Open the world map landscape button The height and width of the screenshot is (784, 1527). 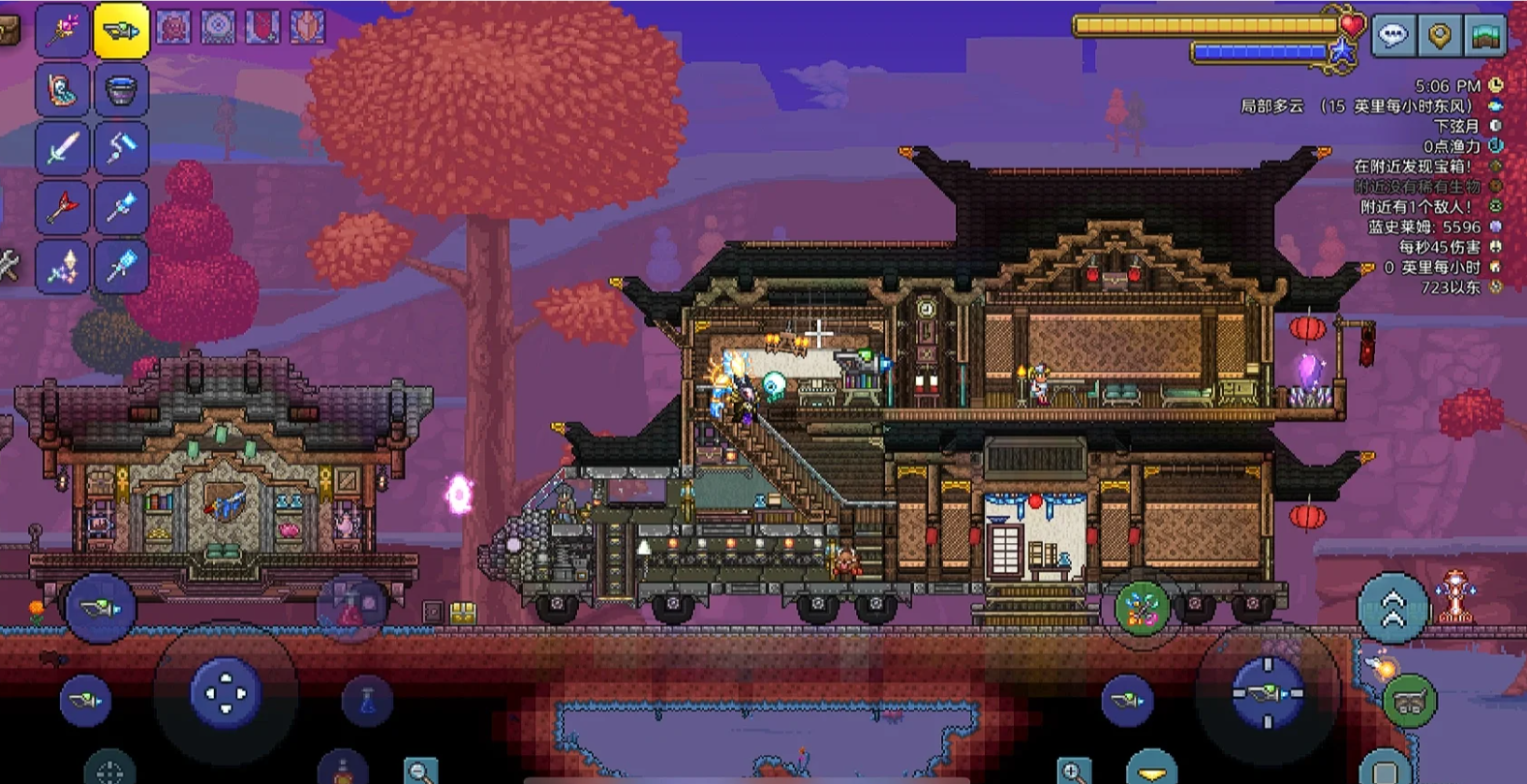[1486, 36]
